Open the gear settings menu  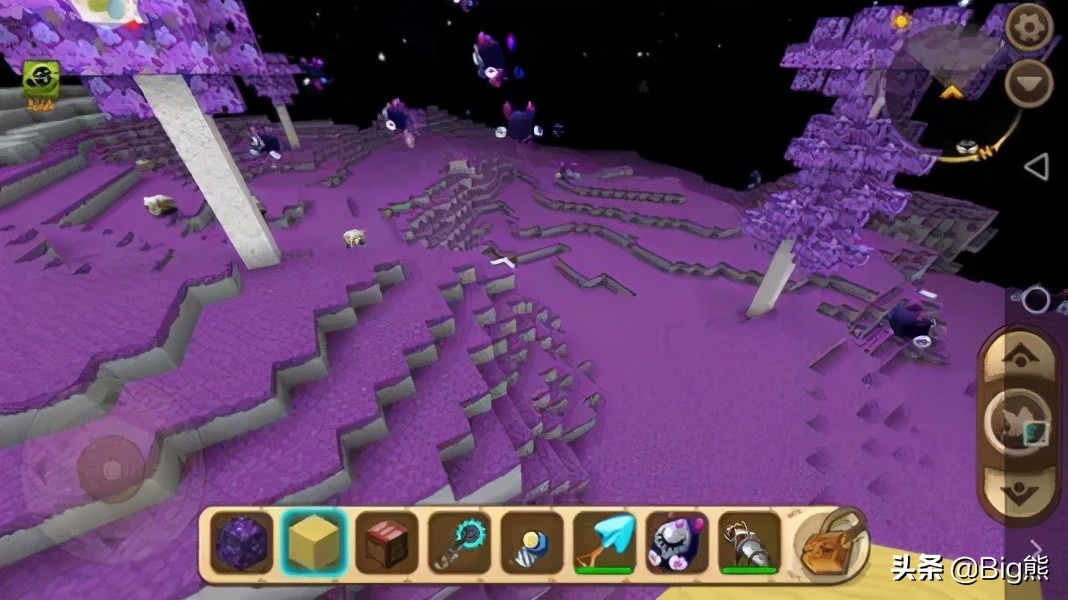(x=1028, y=27)
